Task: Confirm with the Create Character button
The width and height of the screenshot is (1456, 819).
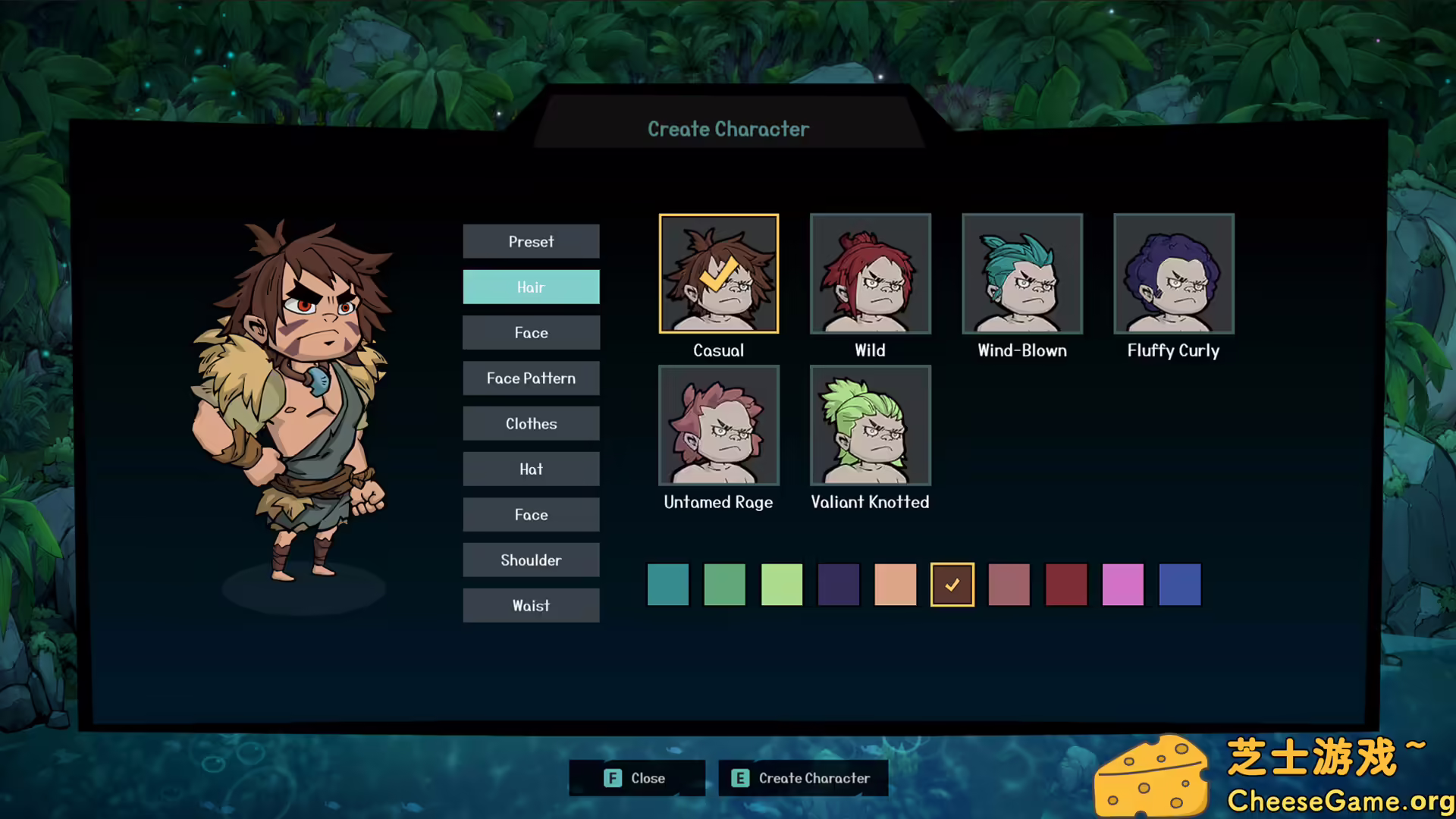Action: (802, 778)
